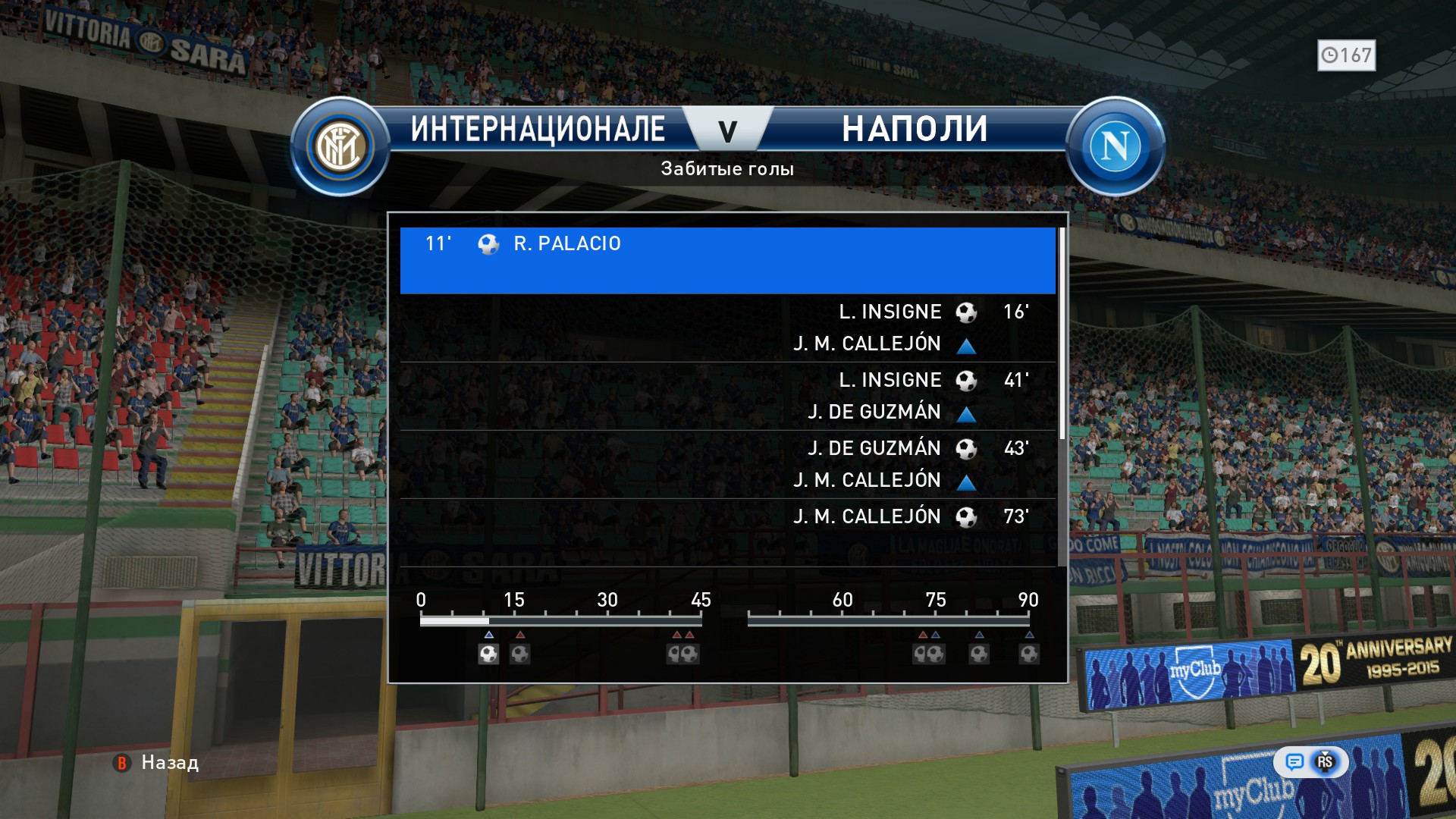The image size is (1456, 819).
Task: Choose L. Insigne's 16' goal entry
Action: 726,328
